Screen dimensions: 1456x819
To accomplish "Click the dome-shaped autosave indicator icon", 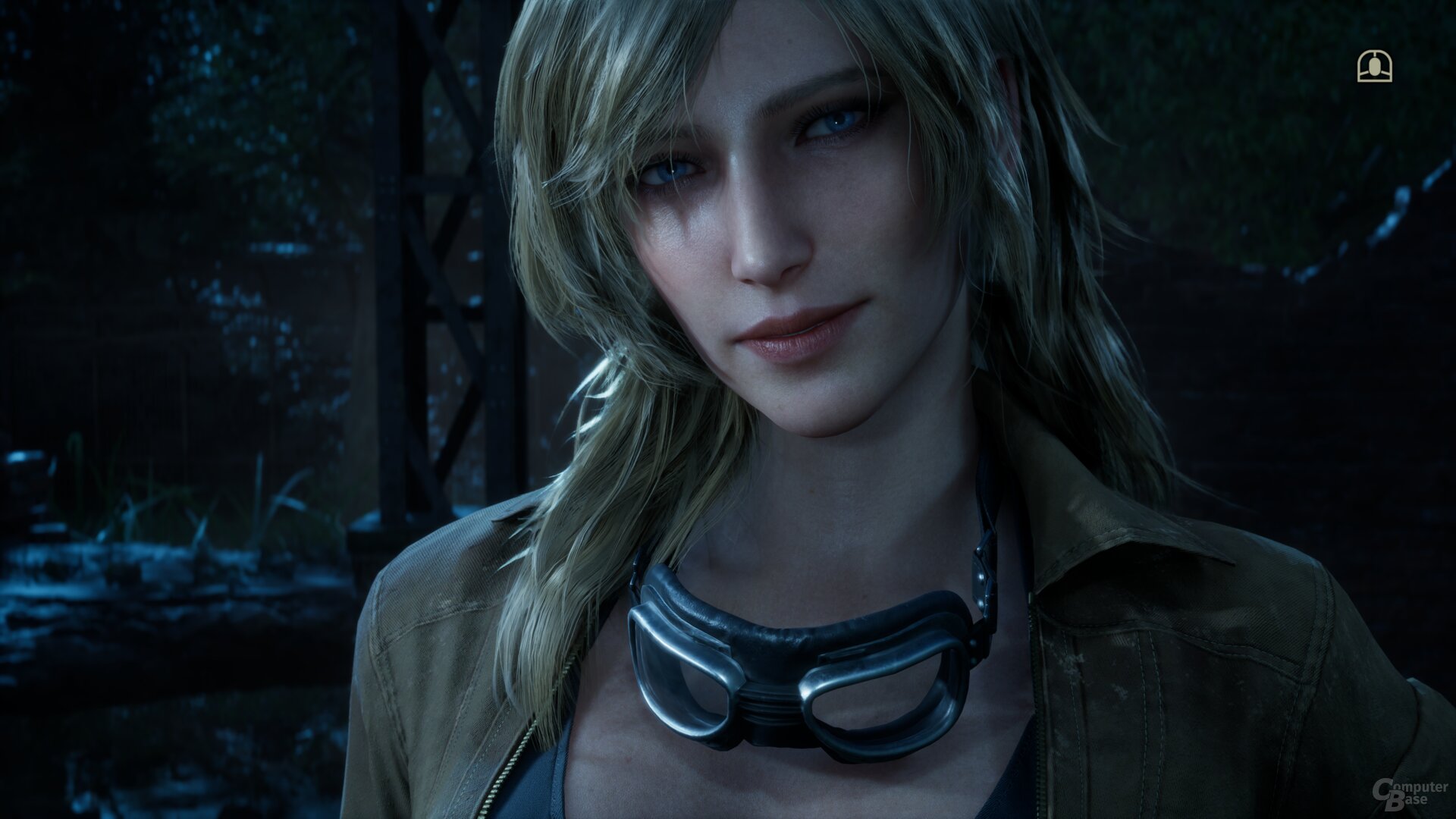I will [1374, 67].
